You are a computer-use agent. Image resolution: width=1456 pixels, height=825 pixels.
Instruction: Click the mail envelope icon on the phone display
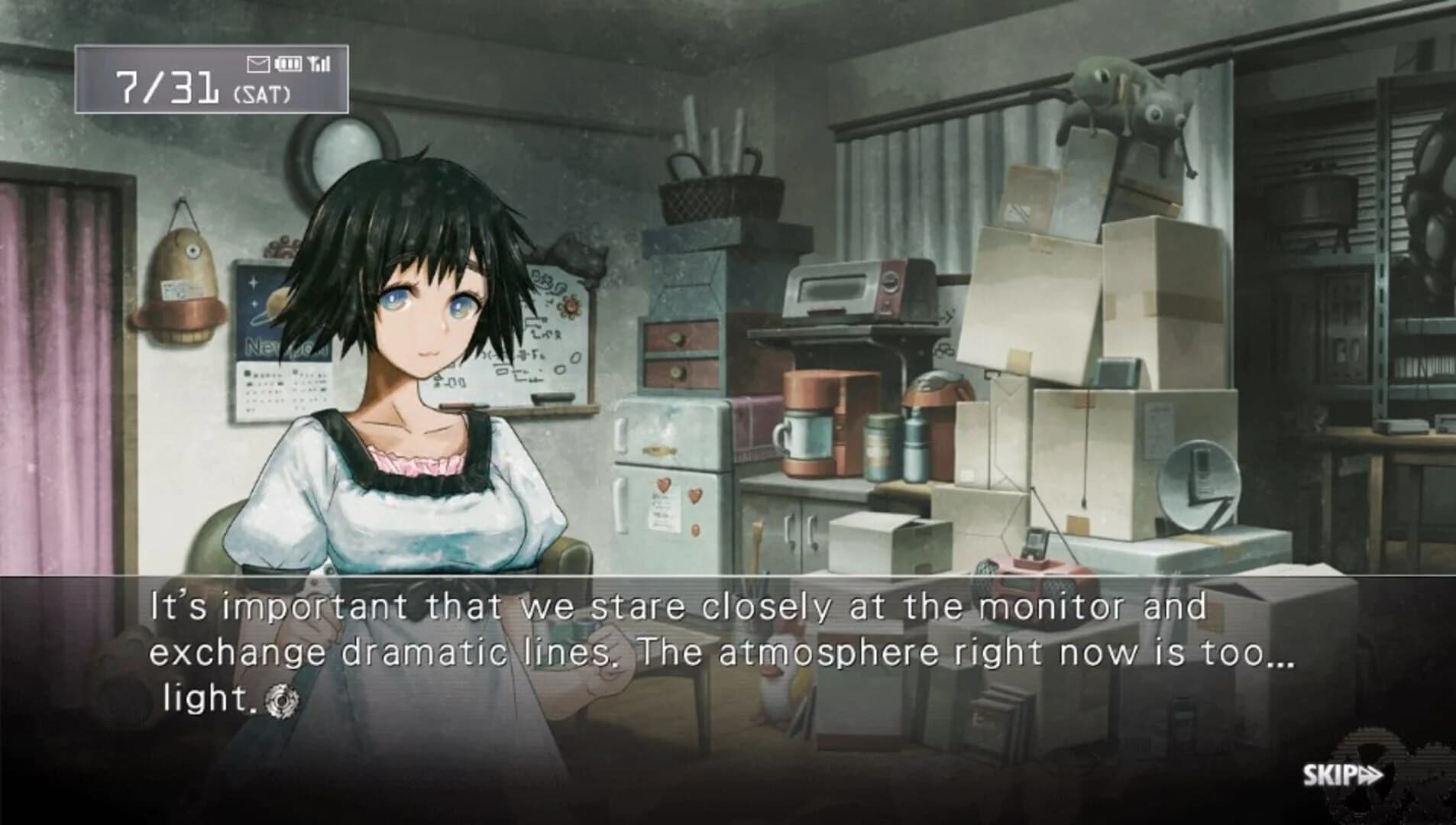258,63
